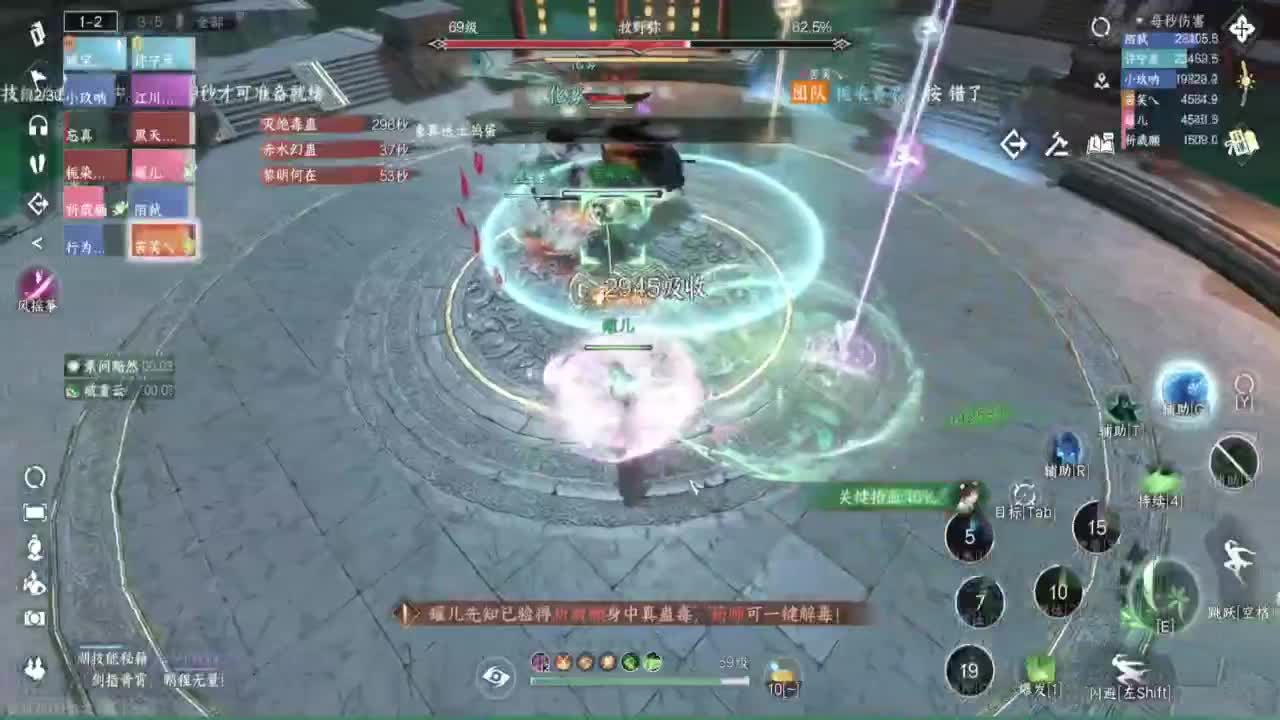Select the 风摇荃 skill icon on left sidebar
Screen dimensions: 1280x720
pyautogui.click(x=40, y=288)
